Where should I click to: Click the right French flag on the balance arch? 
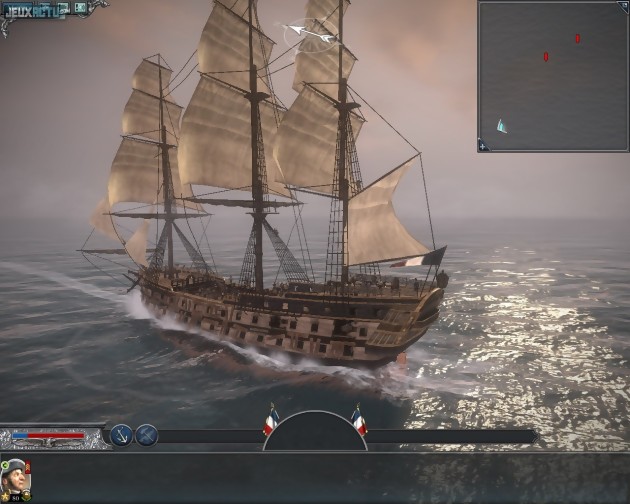click(358, 421)
